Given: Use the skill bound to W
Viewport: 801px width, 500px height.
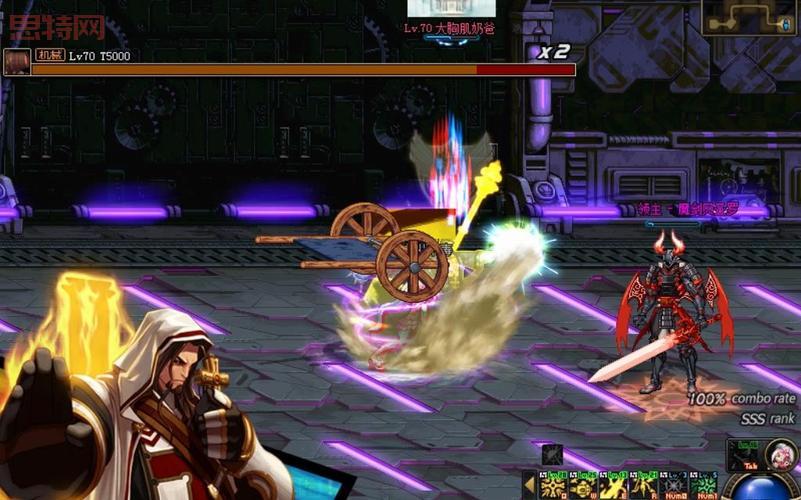Looking at the screenshot, I should (x=583, y=486).
